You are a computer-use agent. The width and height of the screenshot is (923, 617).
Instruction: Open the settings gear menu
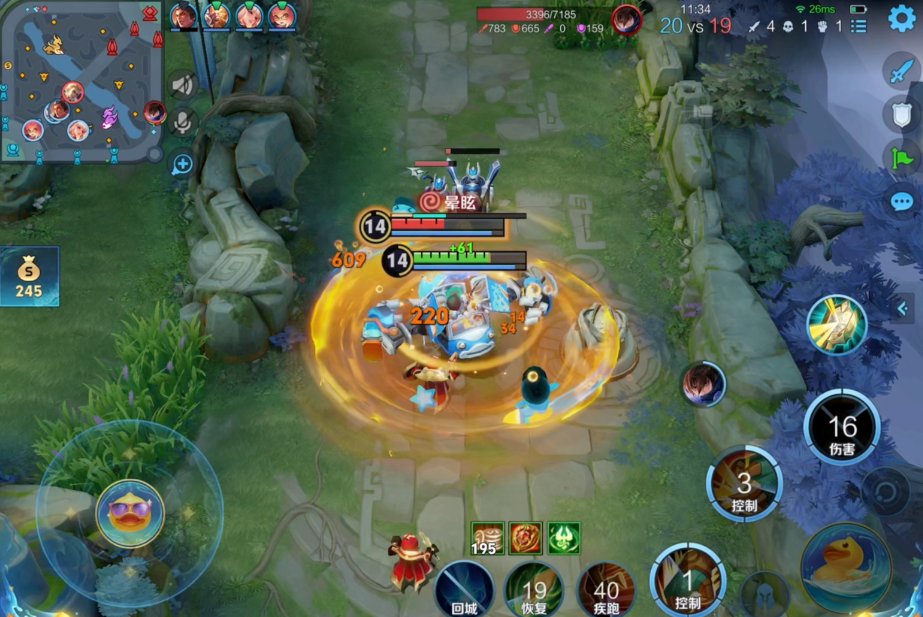point(901,18)
